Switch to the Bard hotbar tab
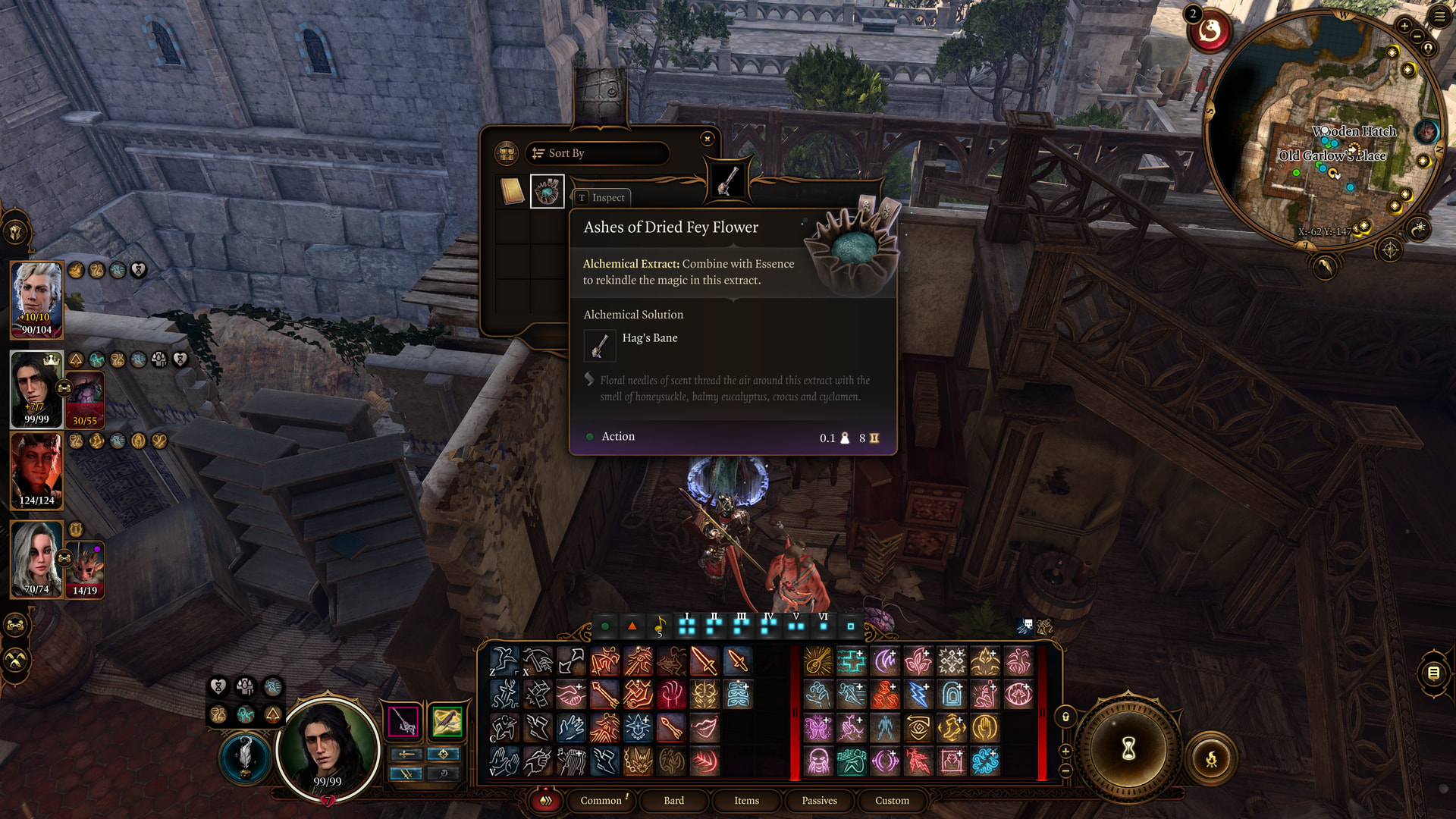Screen dimensions: 1456x819 click(673, 800)
